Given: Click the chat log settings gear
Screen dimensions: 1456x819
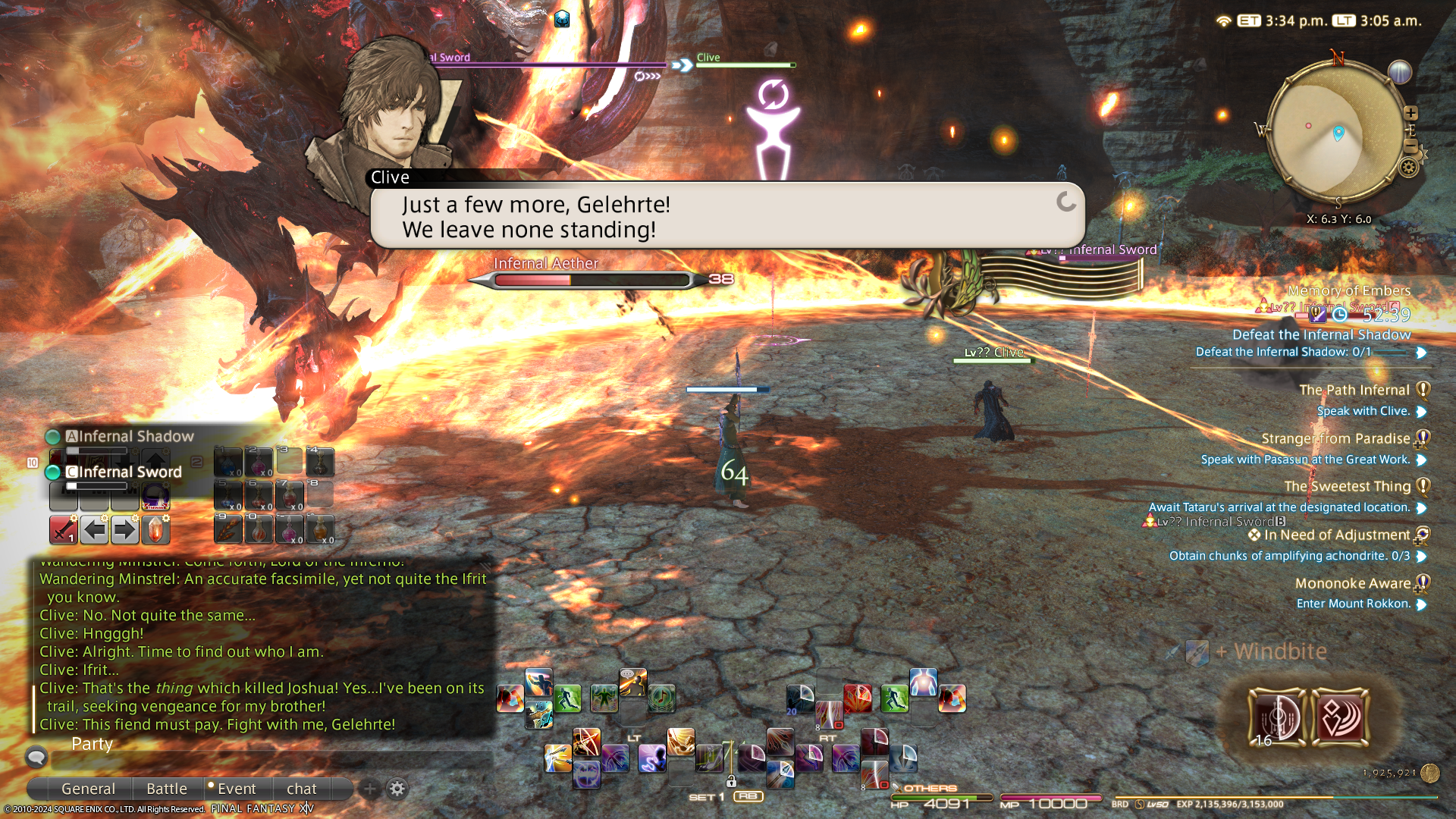Looking at the screenshot, I should [397, 789].
